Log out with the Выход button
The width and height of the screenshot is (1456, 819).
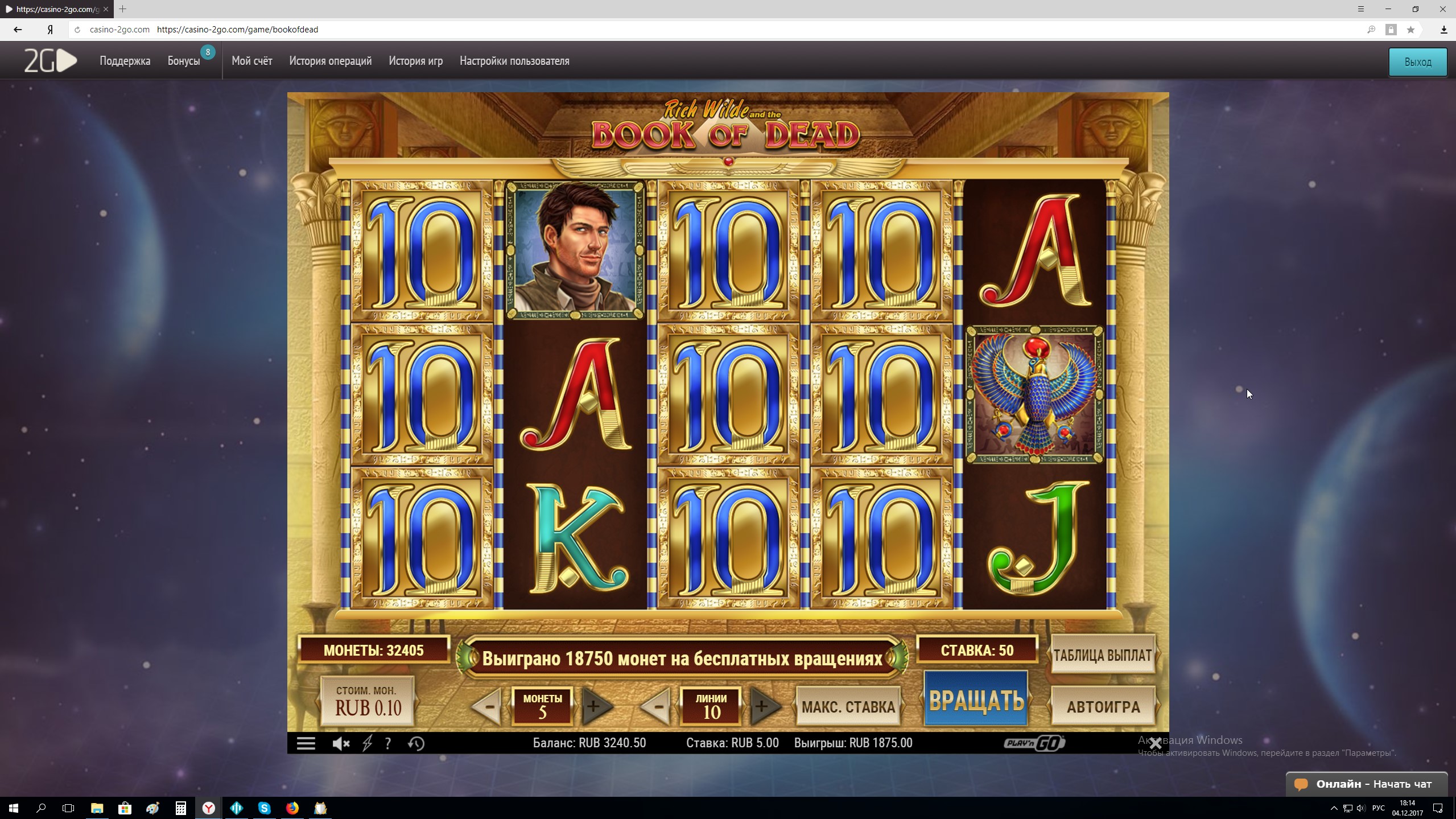pos(1417,62)
